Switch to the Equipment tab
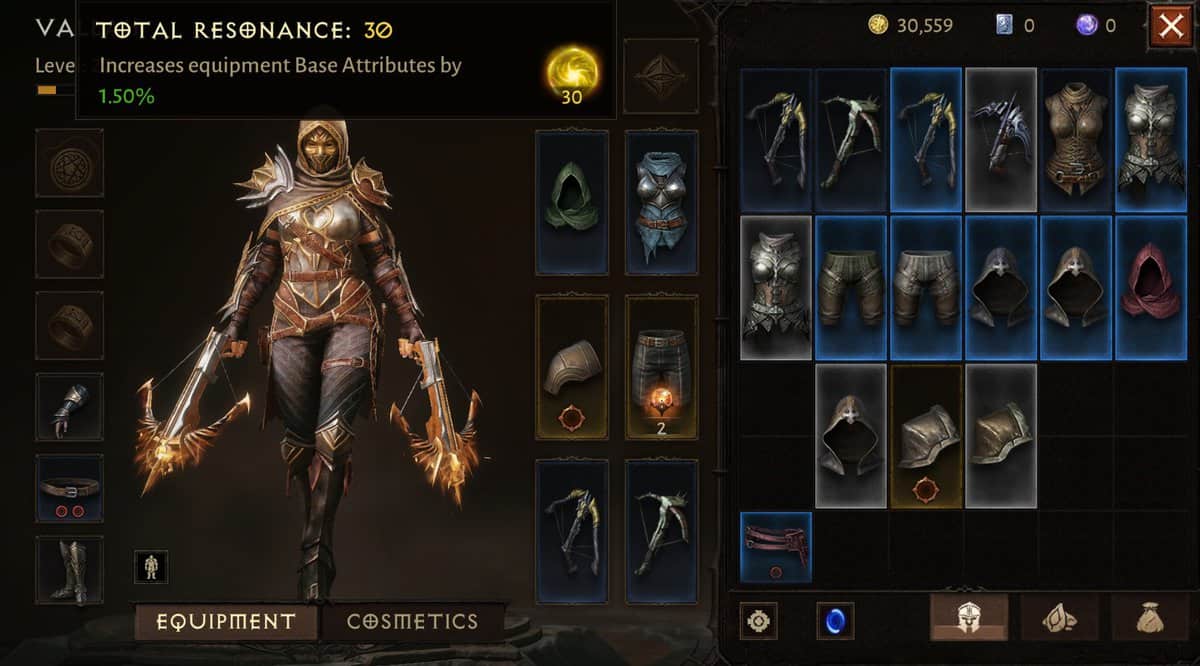 point(226,621)
